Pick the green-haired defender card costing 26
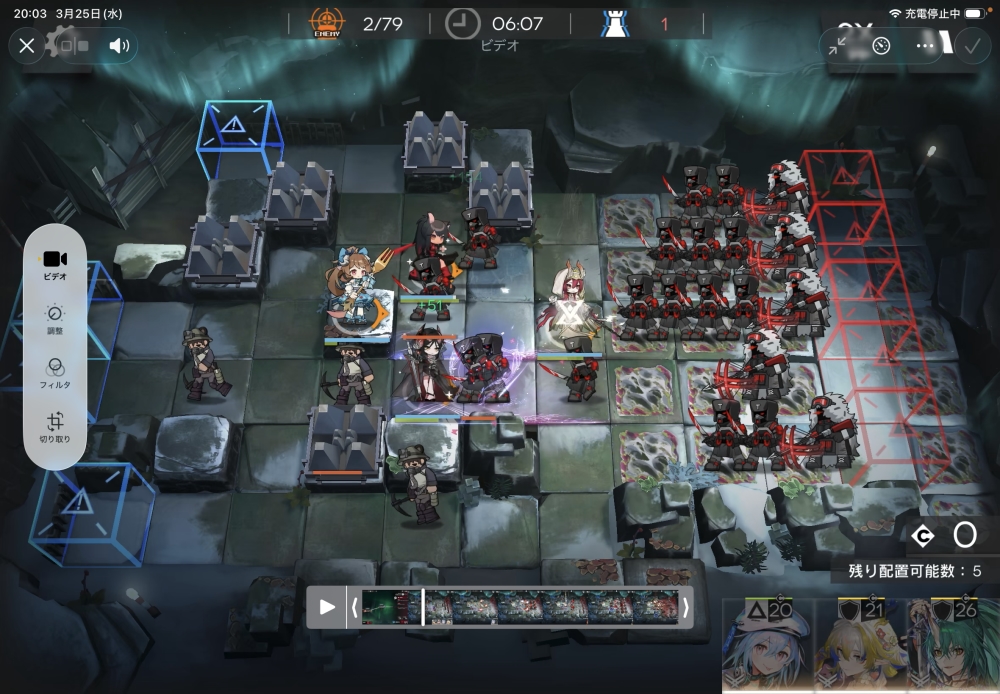Viewport: 1000px width, 694px height. 952,648
